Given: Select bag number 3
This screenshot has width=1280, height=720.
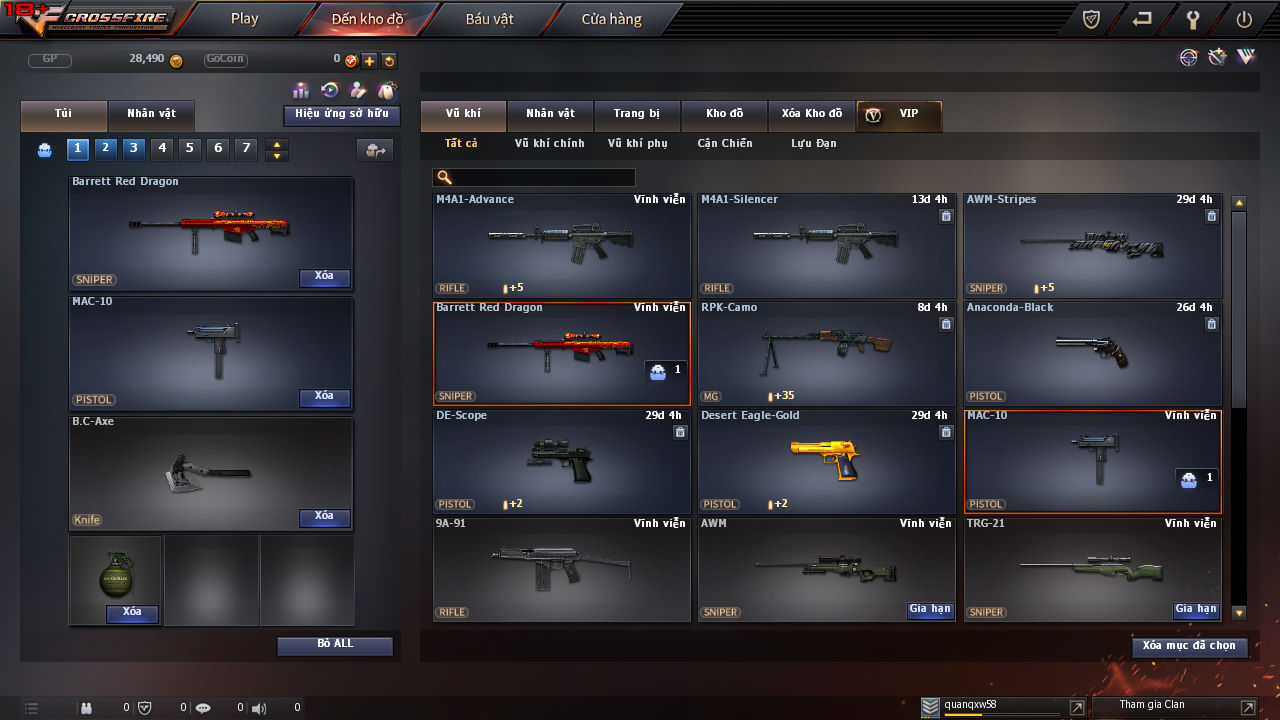Looking at the screenshot, I should (134, 149).
